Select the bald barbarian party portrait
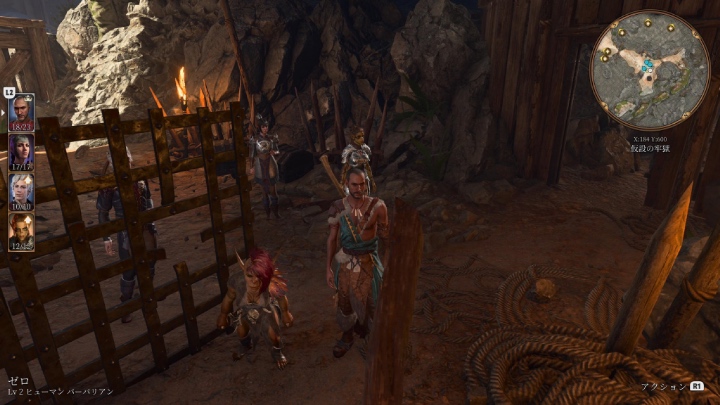The height and width of the screenshot is (405, 720). click(21, 111)
